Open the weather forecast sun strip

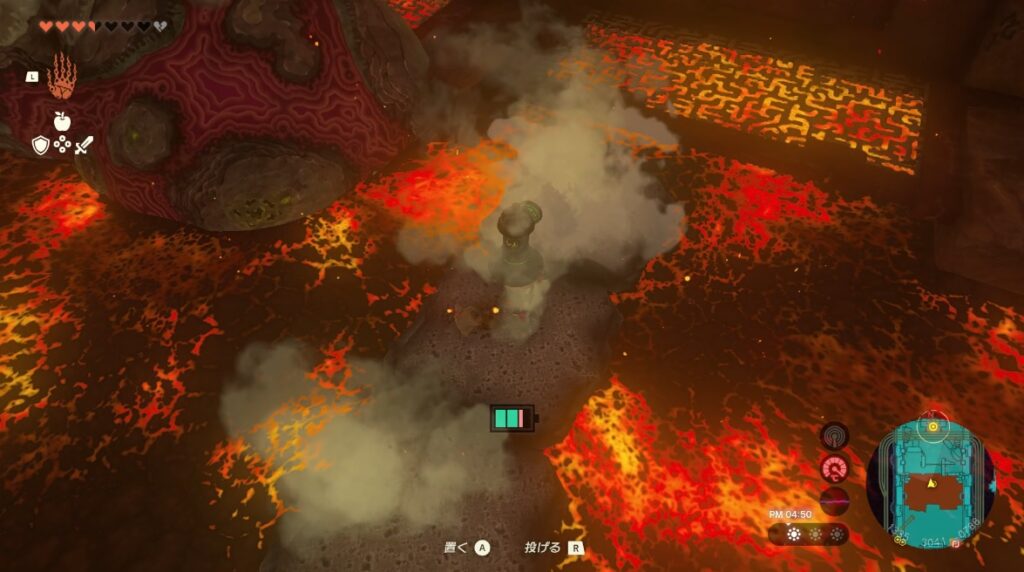(808, 535)
